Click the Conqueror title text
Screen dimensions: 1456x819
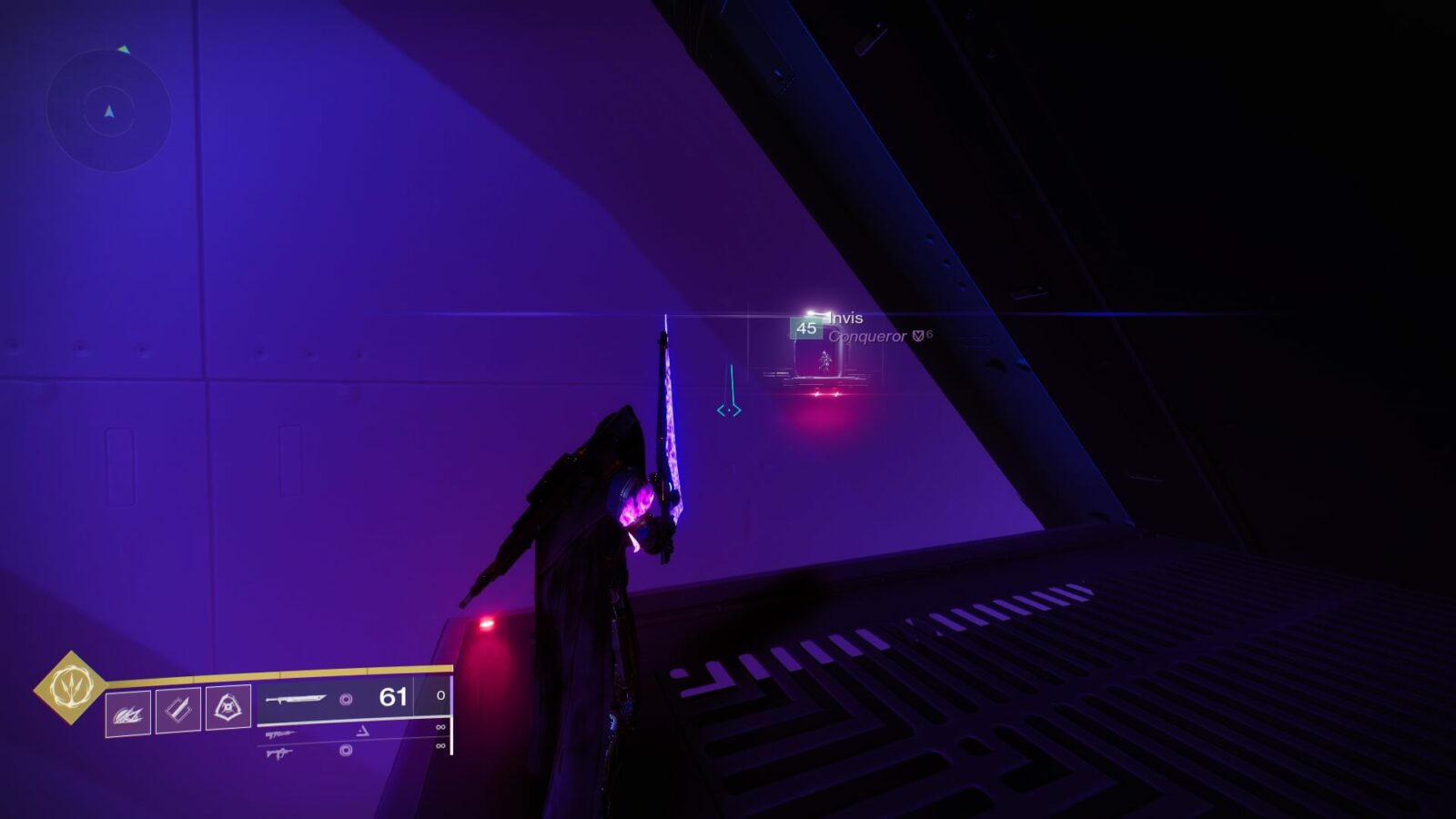tap(868, 336)
